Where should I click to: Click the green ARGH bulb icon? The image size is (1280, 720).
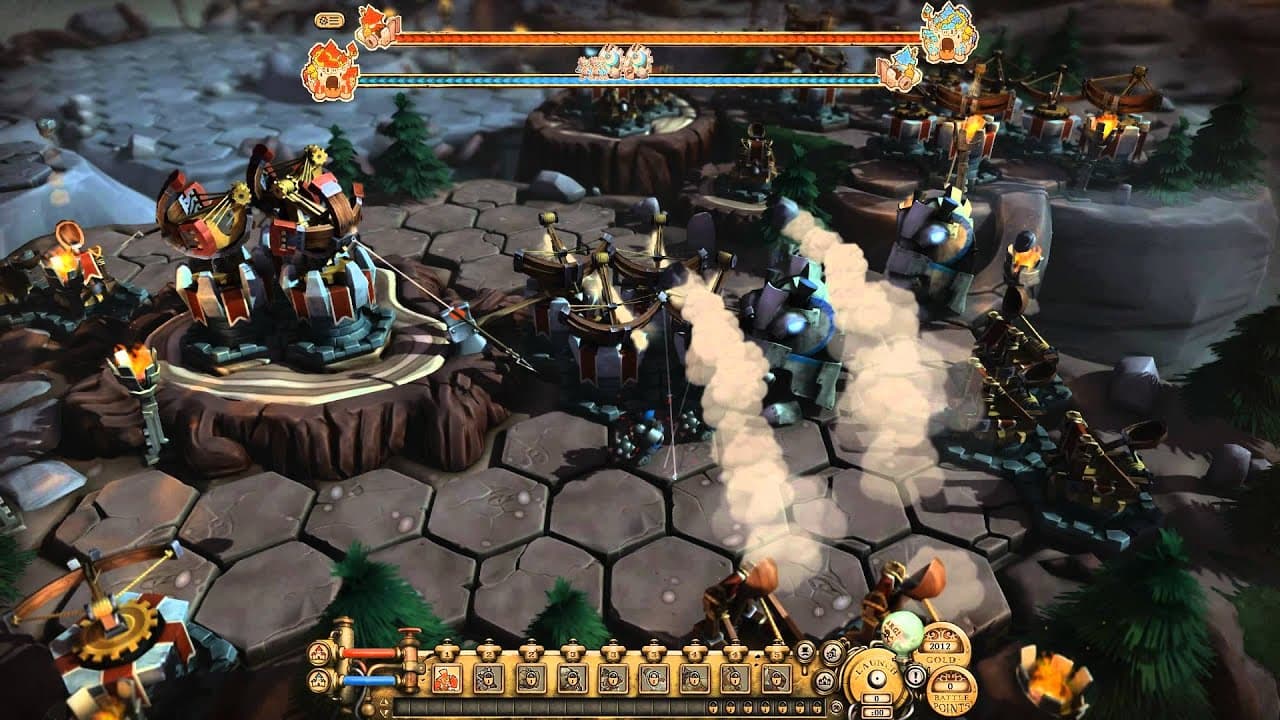[902, 632]
